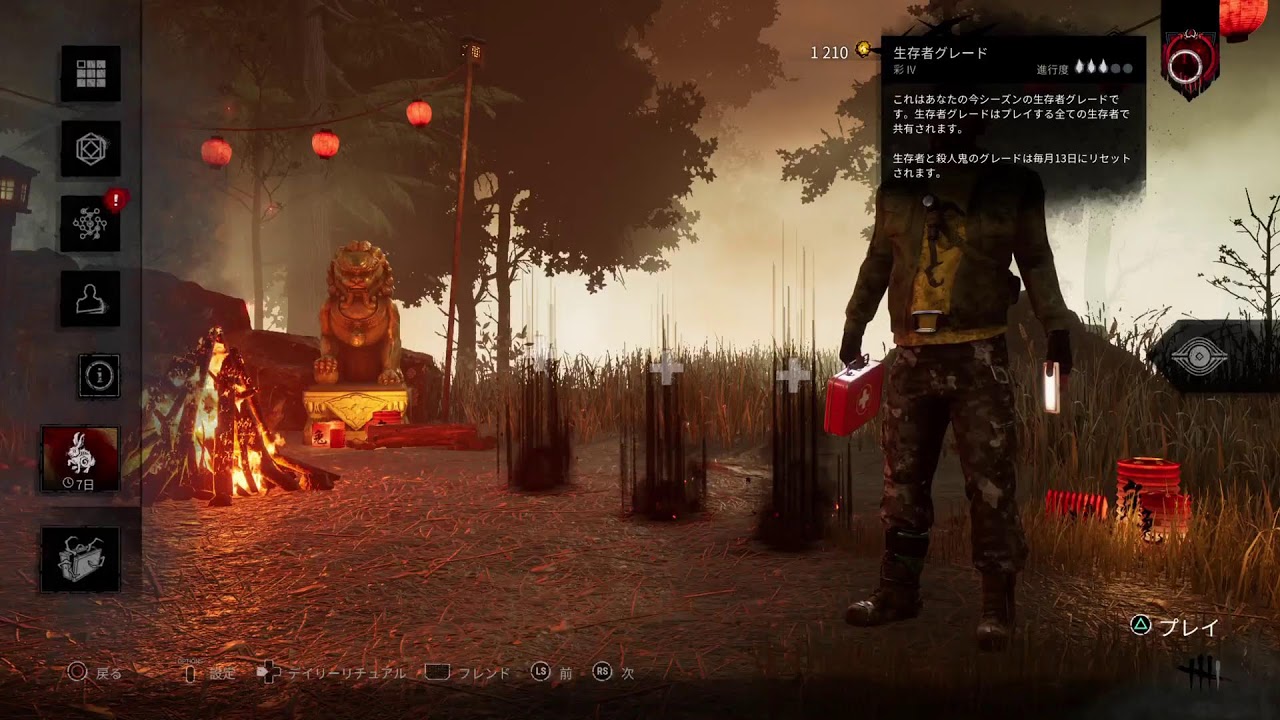Open the player profile silhouette icon
This screenshot has height=720, width=1280.
tap(89, 296)
